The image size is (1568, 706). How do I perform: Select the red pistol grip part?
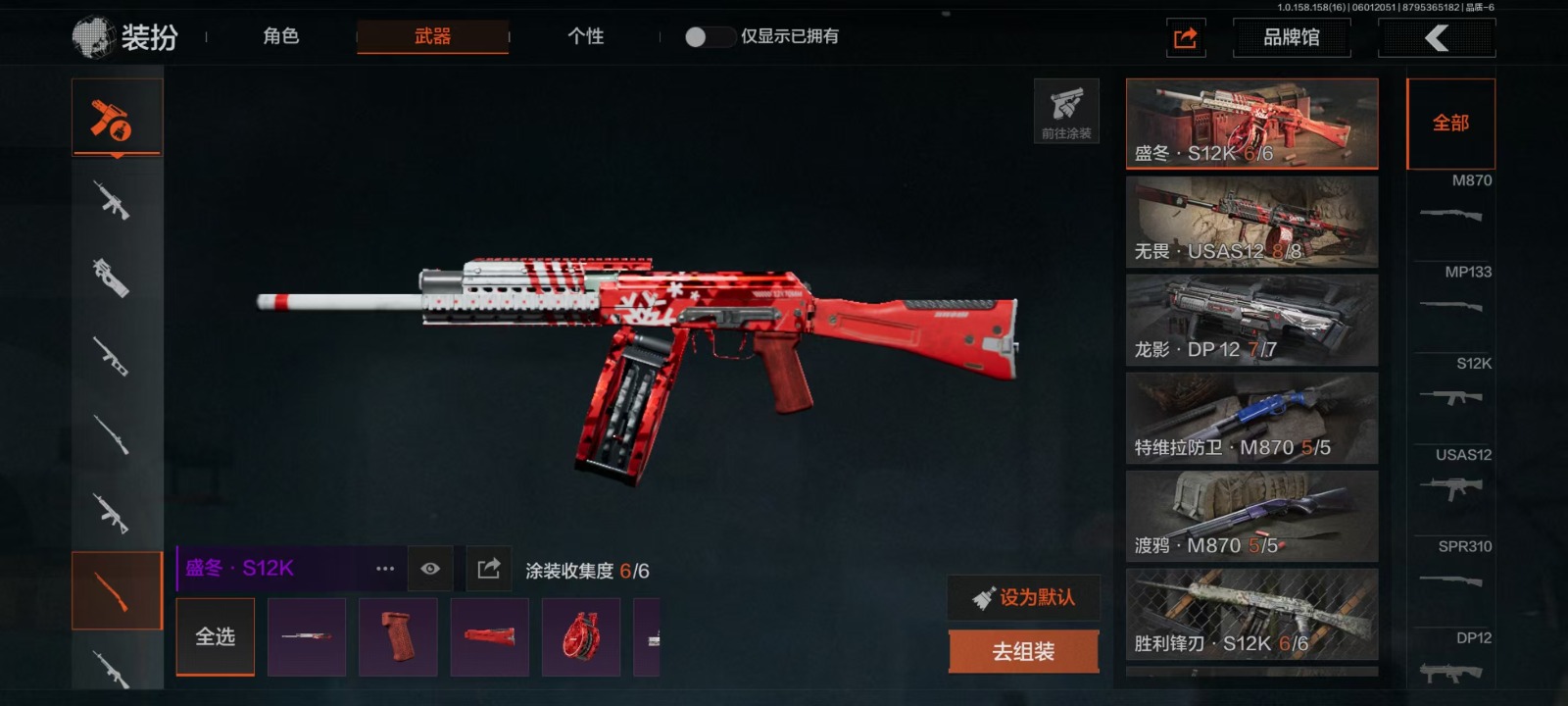tap(398, 636)
